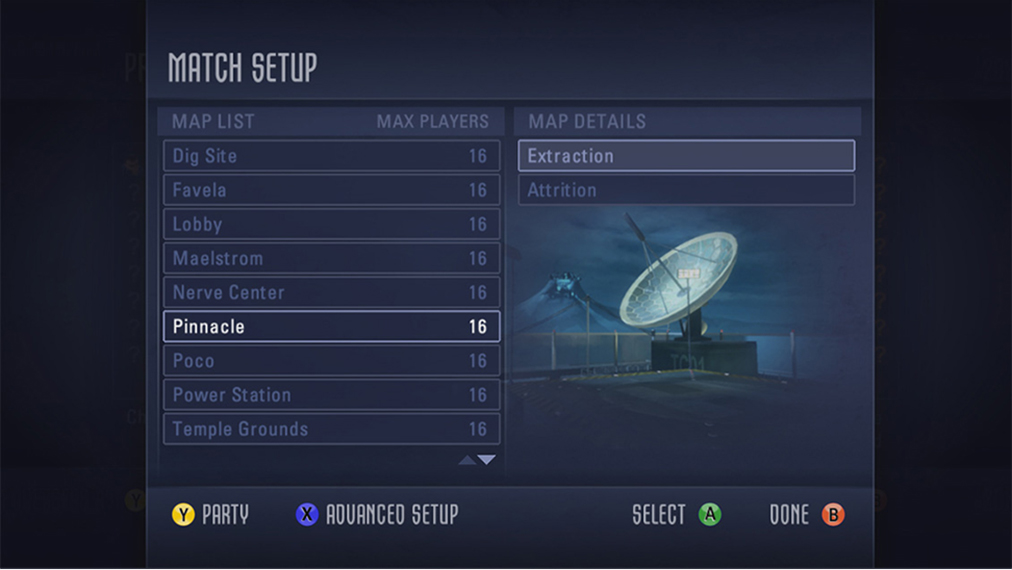Screen dimensions: 1012x570
Task: Click the map list up arrow
Action: click(467, 460)
